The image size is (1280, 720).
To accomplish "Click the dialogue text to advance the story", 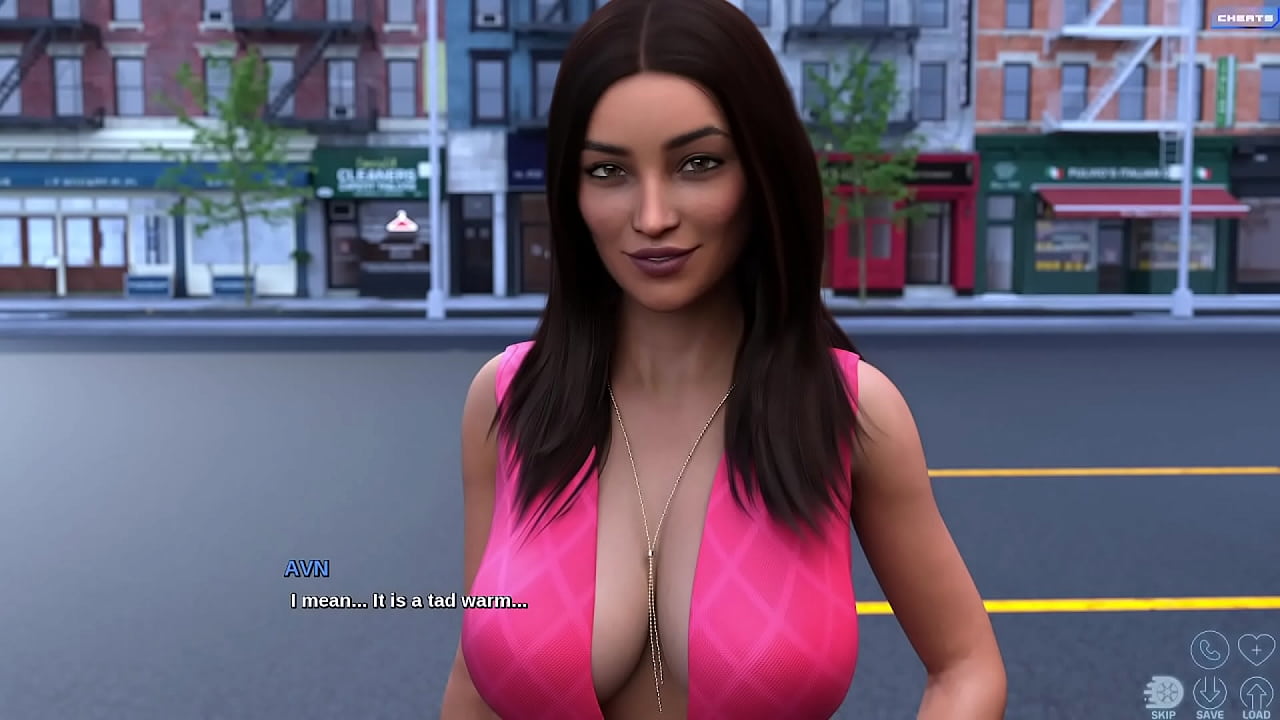I will pos(407,602).
